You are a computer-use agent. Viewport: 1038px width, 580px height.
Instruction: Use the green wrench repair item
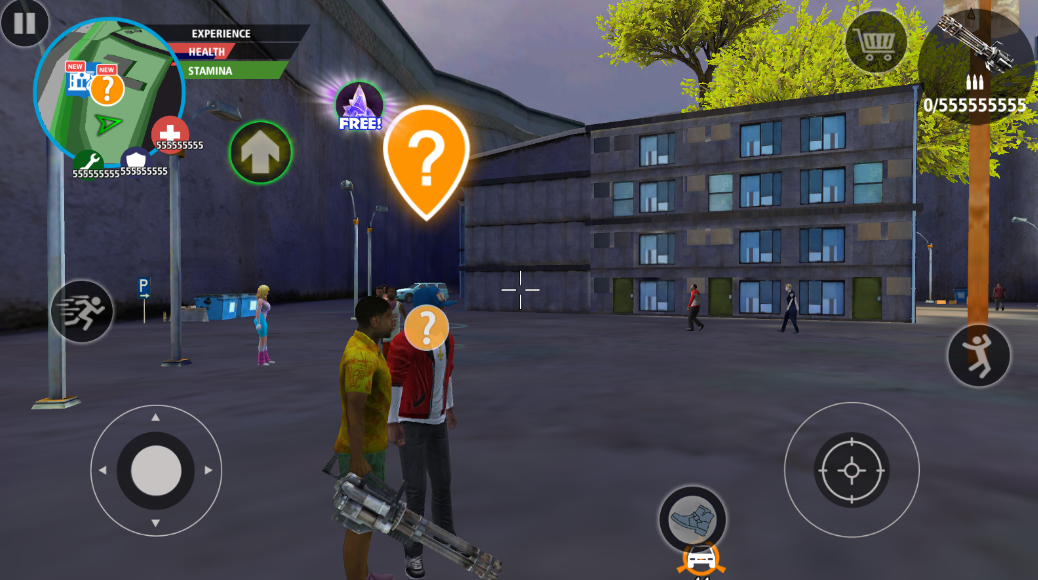point(88,162)
